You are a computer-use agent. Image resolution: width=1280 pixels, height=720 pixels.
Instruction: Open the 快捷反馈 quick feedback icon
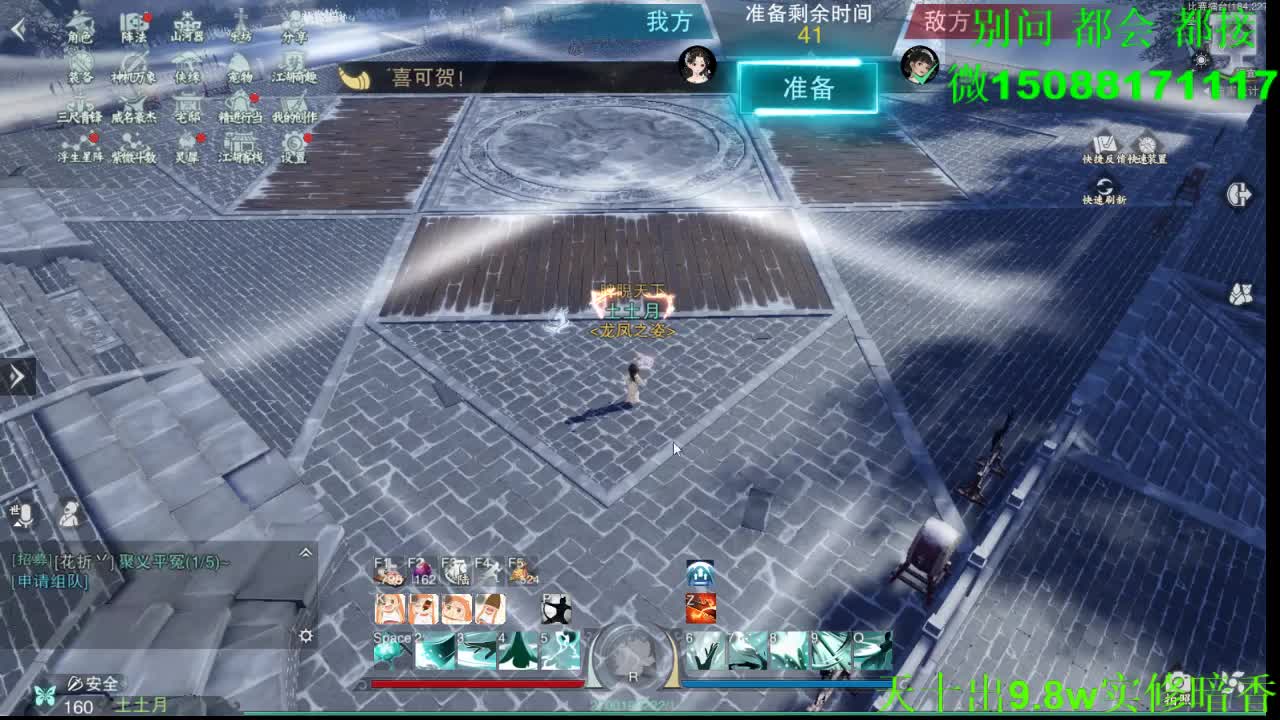[1103, 143]
